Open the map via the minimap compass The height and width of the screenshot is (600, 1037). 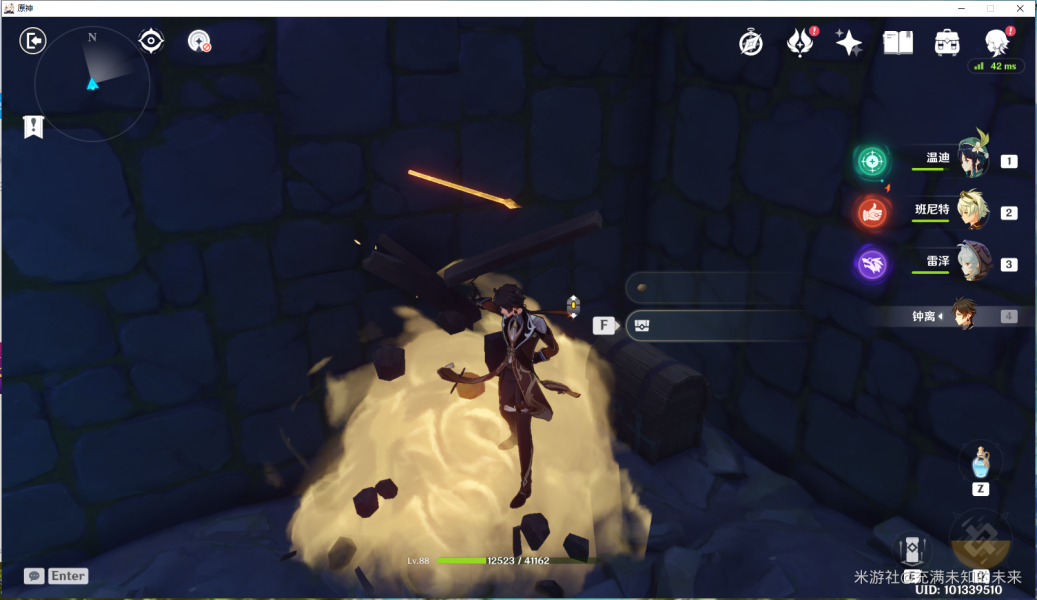(x=92, y=84)
